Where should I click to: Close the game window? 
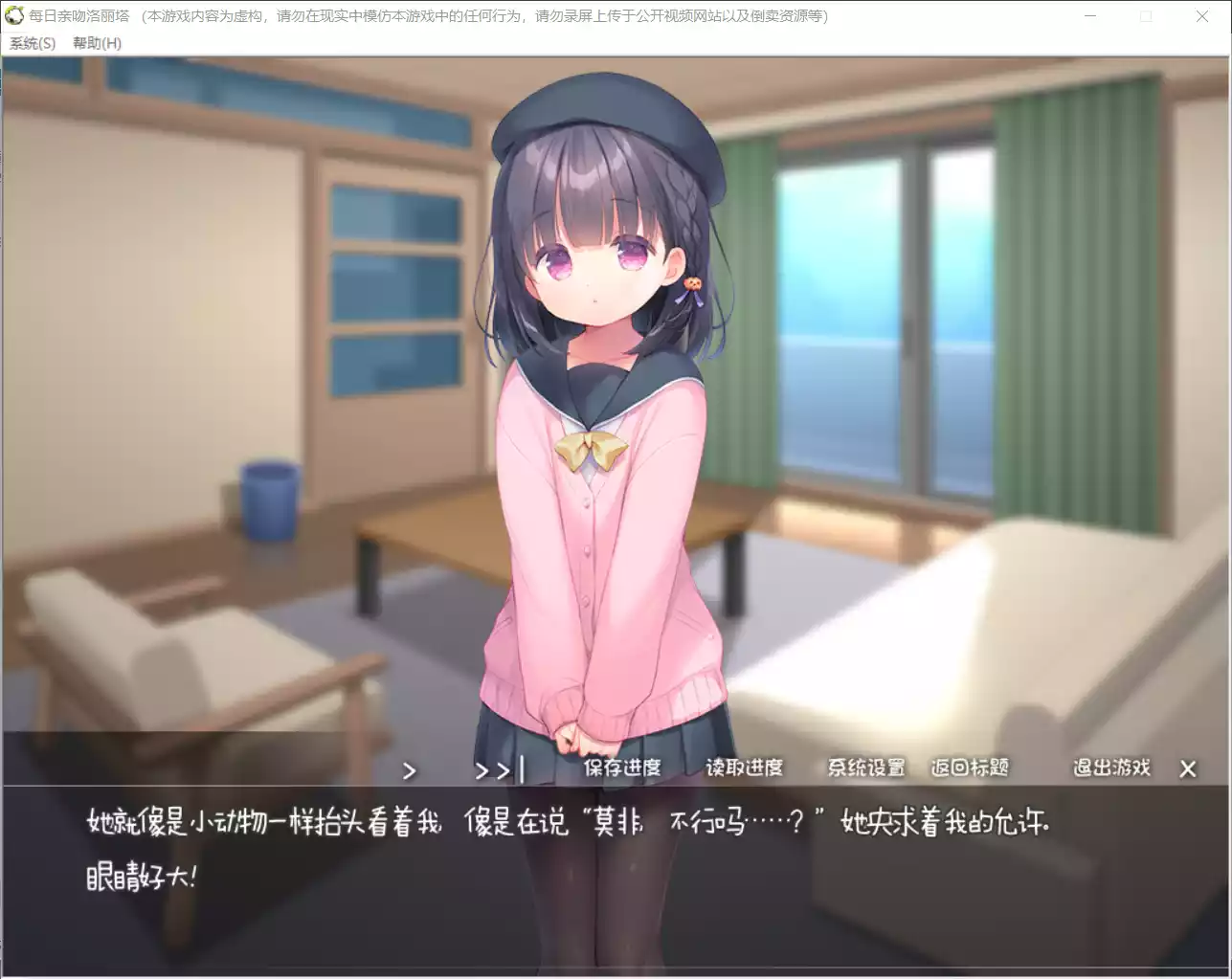[x=1202, y=15]
